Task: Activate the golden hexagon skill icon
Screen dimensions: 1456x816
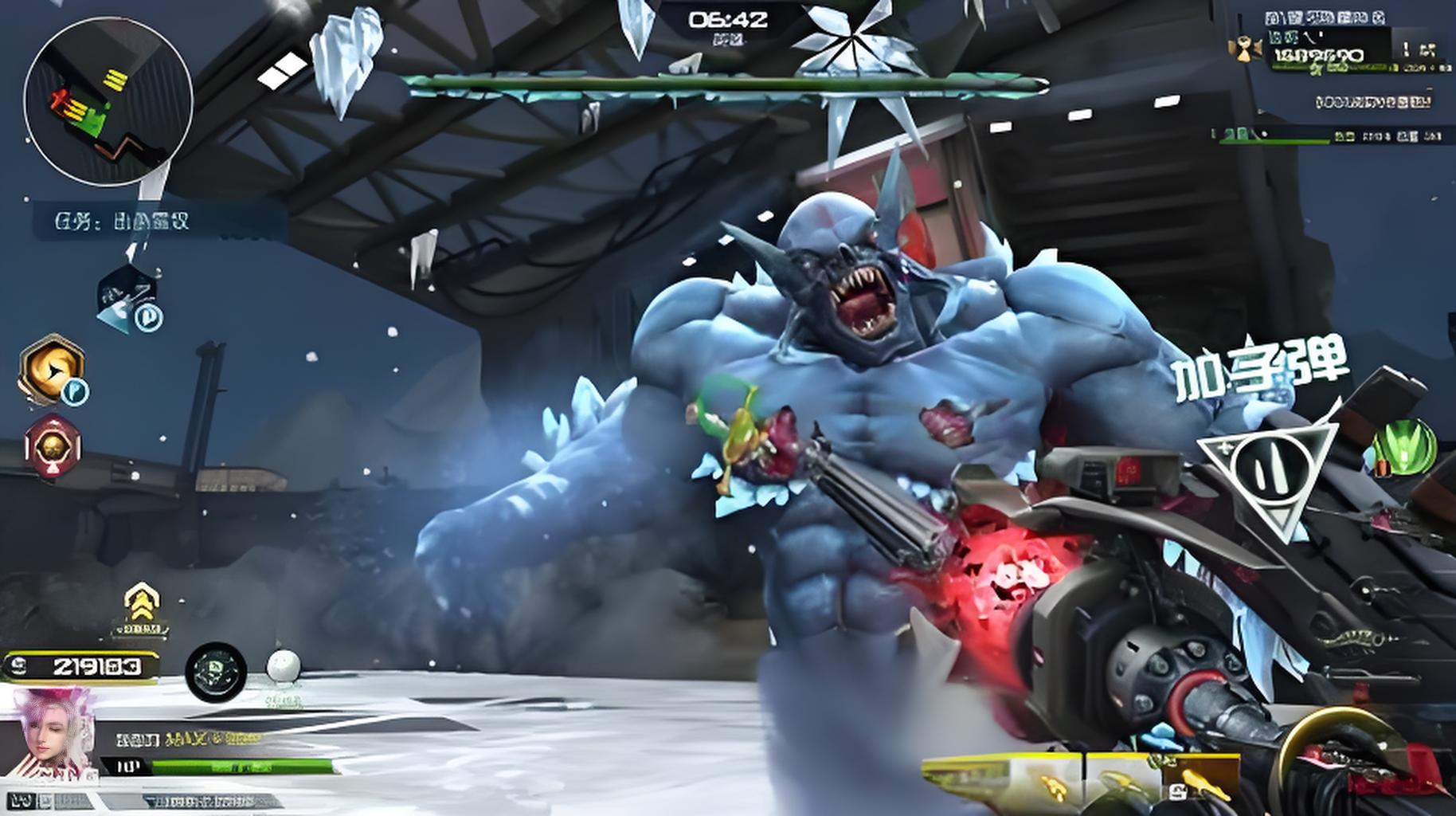Action: 53,370
